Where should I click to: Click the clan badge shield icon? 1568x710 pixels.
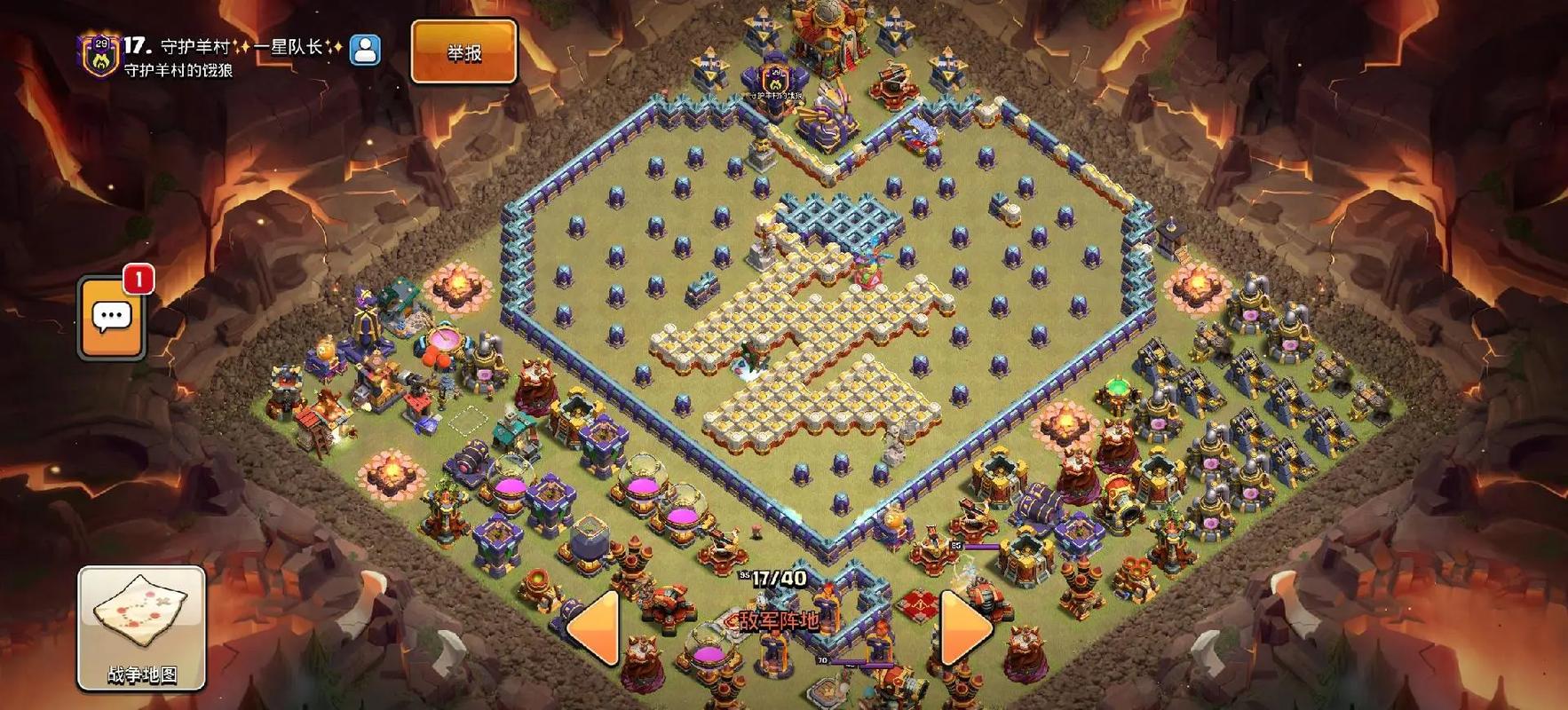pos(99,55)
